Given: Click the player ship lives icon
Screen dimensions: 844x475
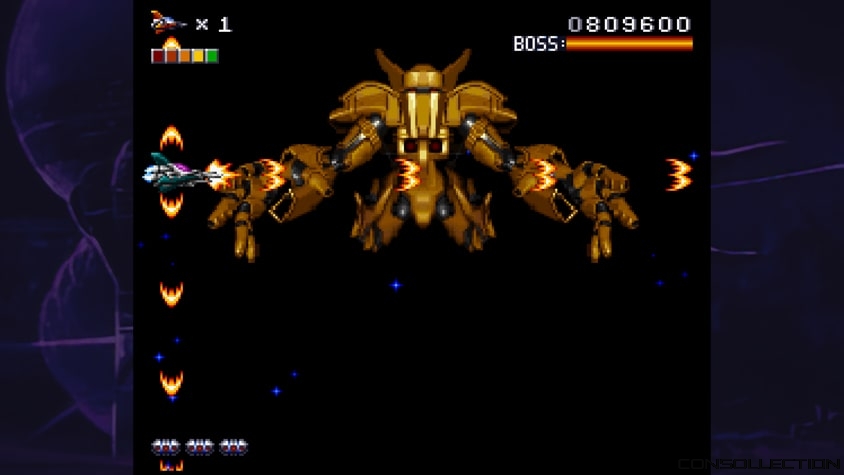Looking at the screenshot, I should [x=168, y=22].
